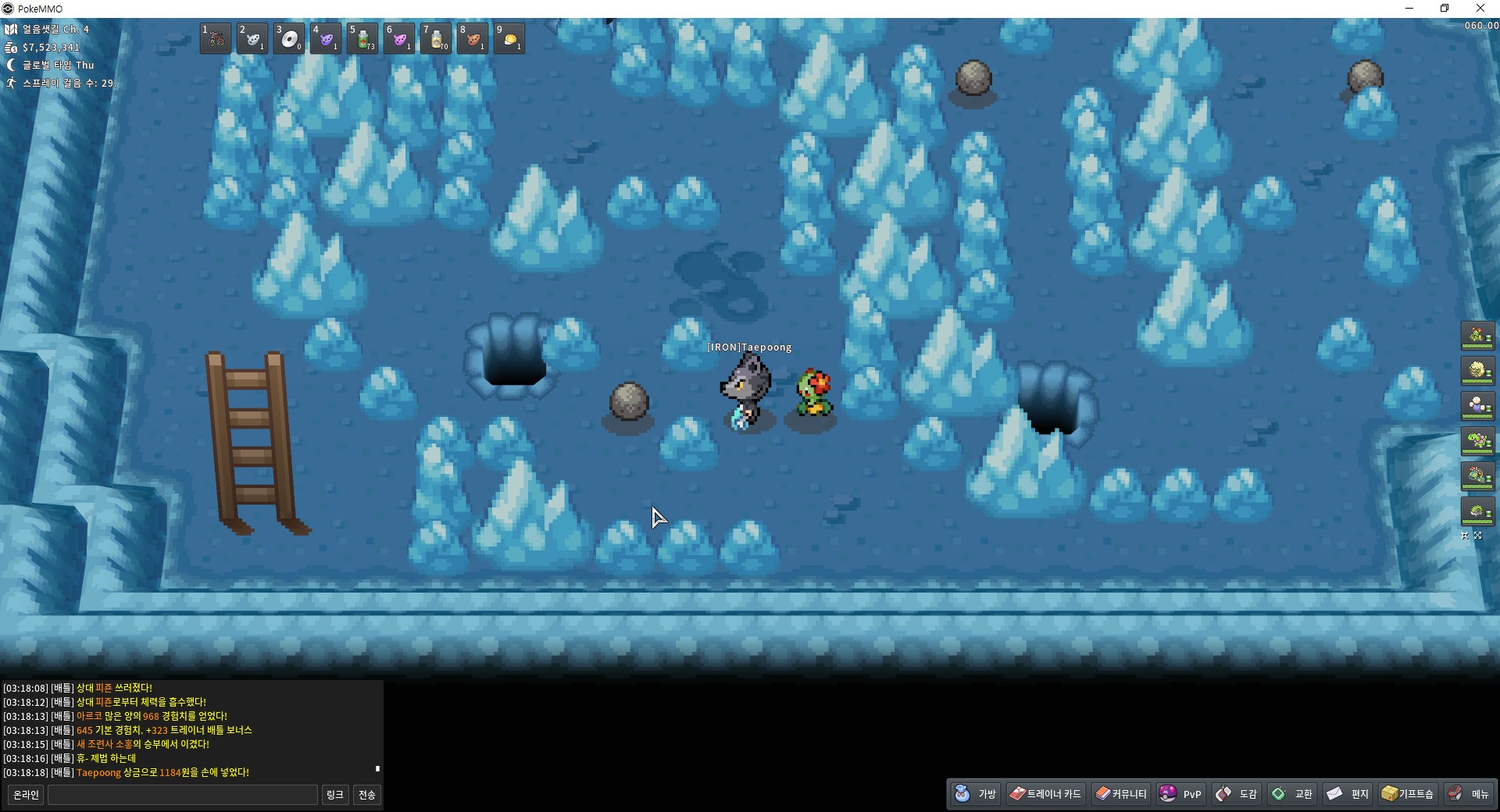Click the chat message input field

pos(183,795)
